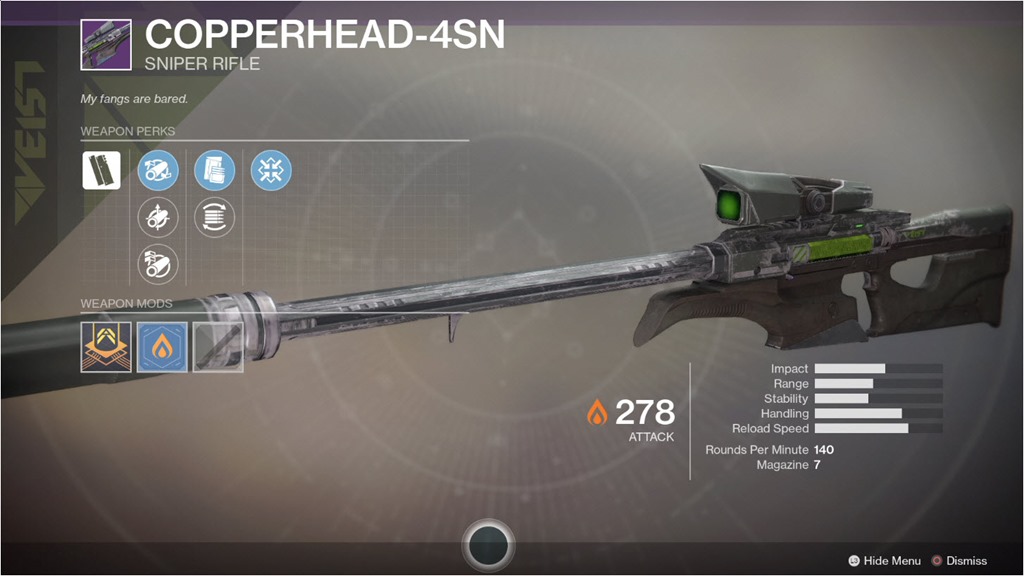Click the Copperhead-4SN weapon thumbnail
The height and width of the screenshot is (576, 1024).
(x=106, y=43)
